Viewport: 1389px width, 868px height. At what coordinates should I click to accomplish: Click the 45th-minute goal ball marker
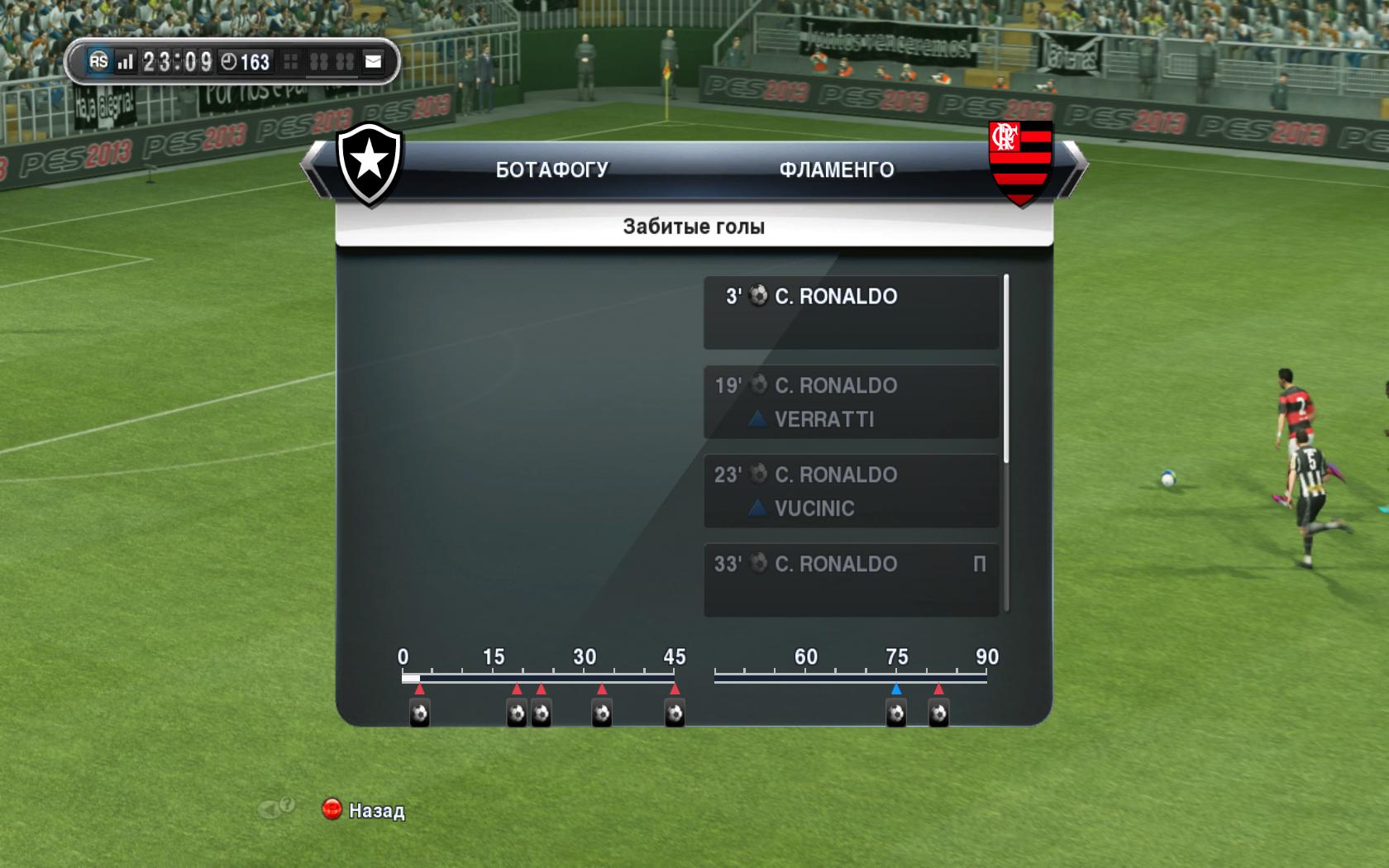(x=675, y=713)
